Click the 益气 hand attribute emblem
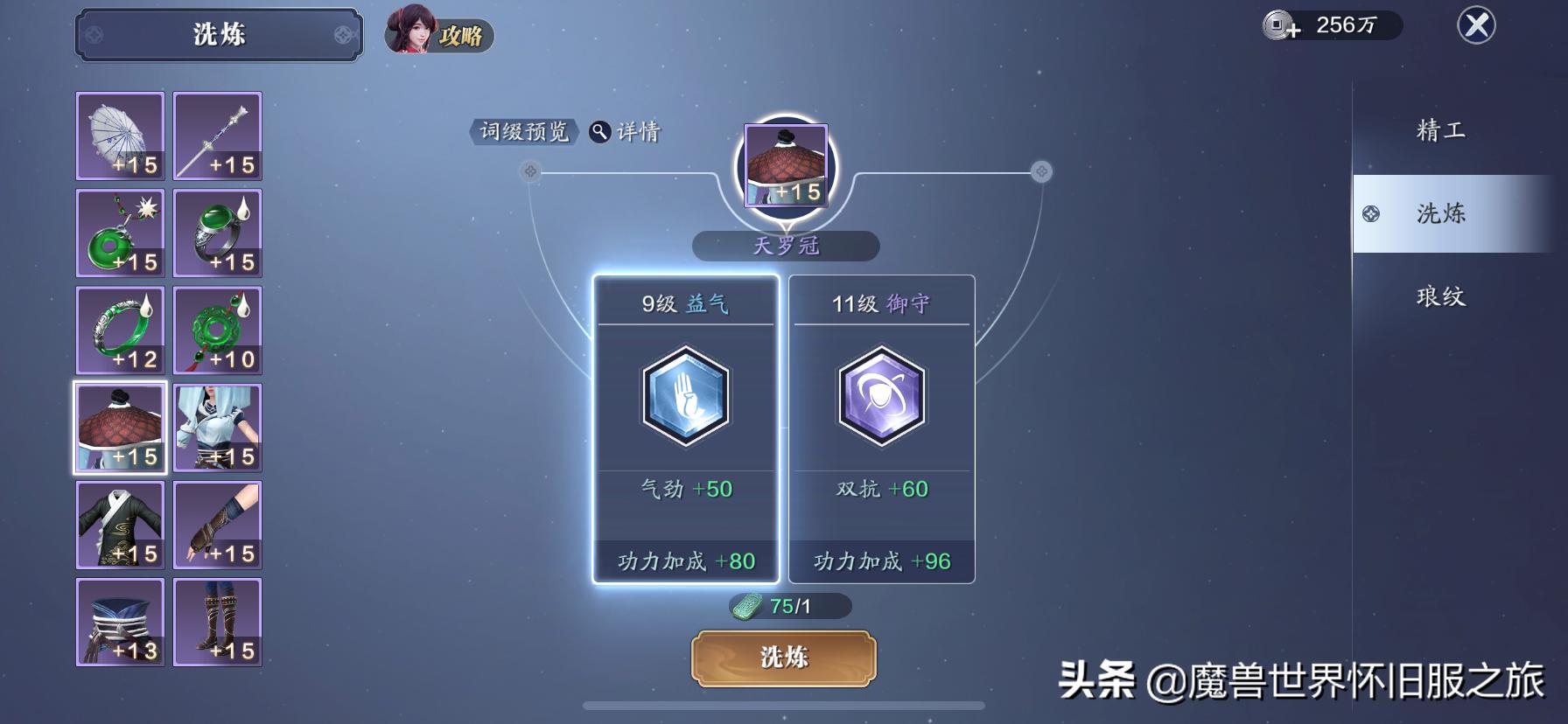1568x724 pixels. coord(685,398)
